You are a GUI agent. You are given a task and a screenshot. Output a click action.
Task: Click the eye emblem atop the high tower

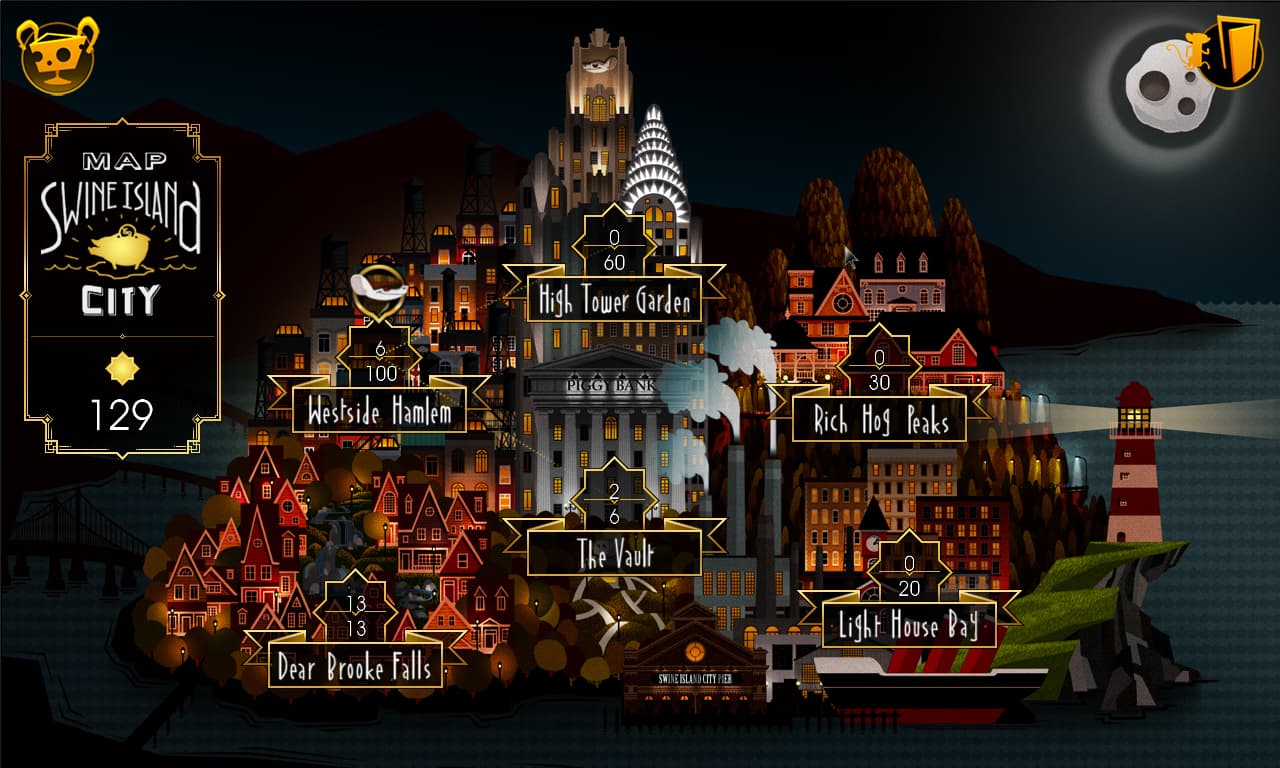pyautogui.click(x=598, y=63)
